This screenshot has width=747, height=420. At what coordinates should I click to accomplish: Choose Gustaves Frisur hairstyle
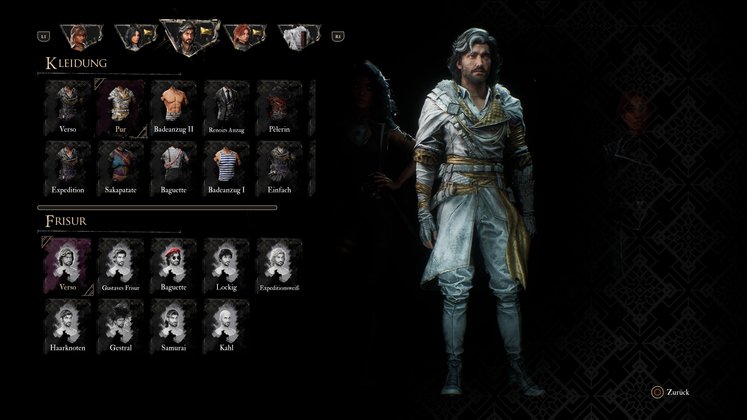pyautogui.click(x=120, y=262)
